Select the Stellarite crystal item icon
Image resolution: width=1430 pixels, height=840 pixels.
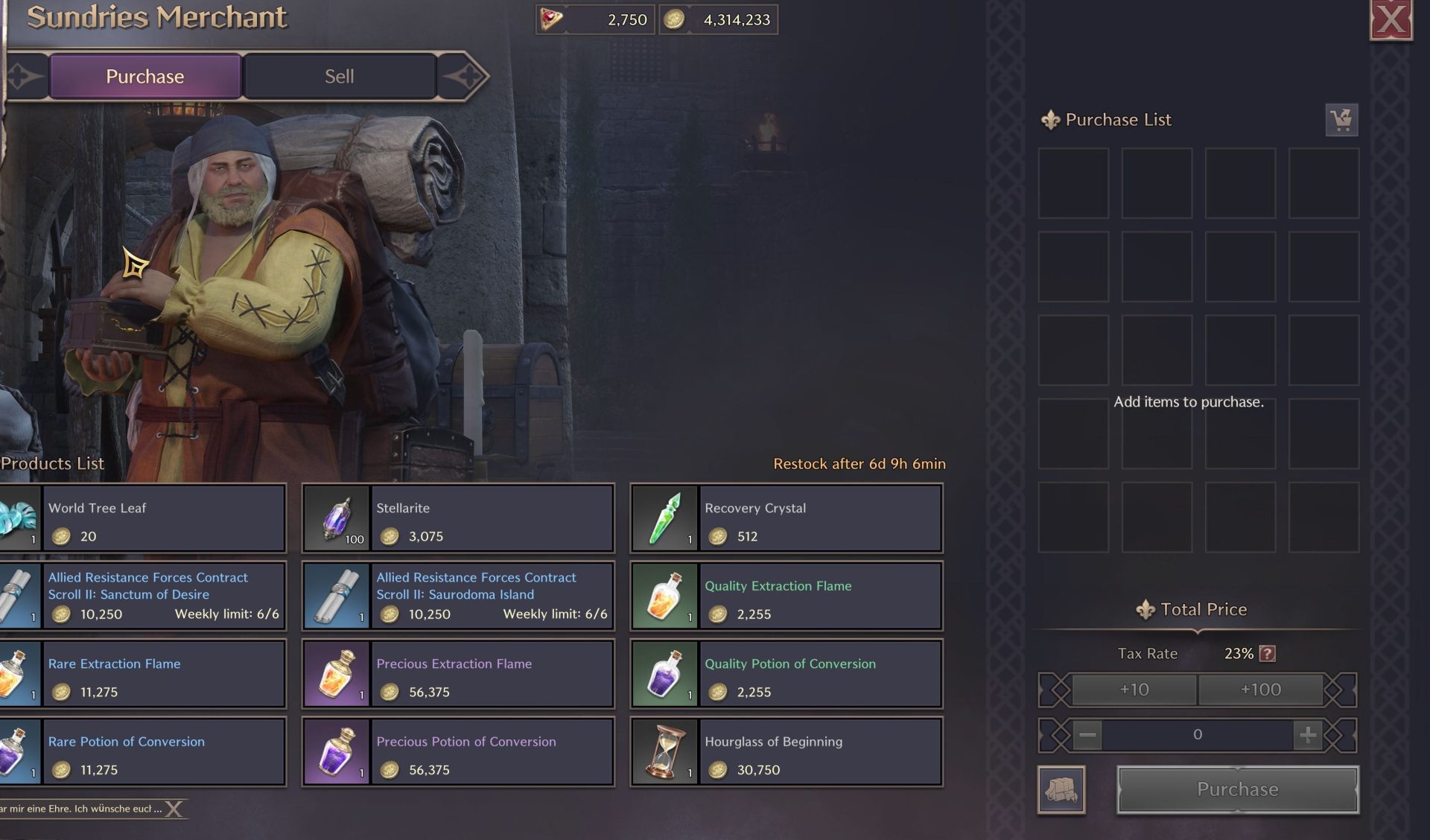pos(337,518)
